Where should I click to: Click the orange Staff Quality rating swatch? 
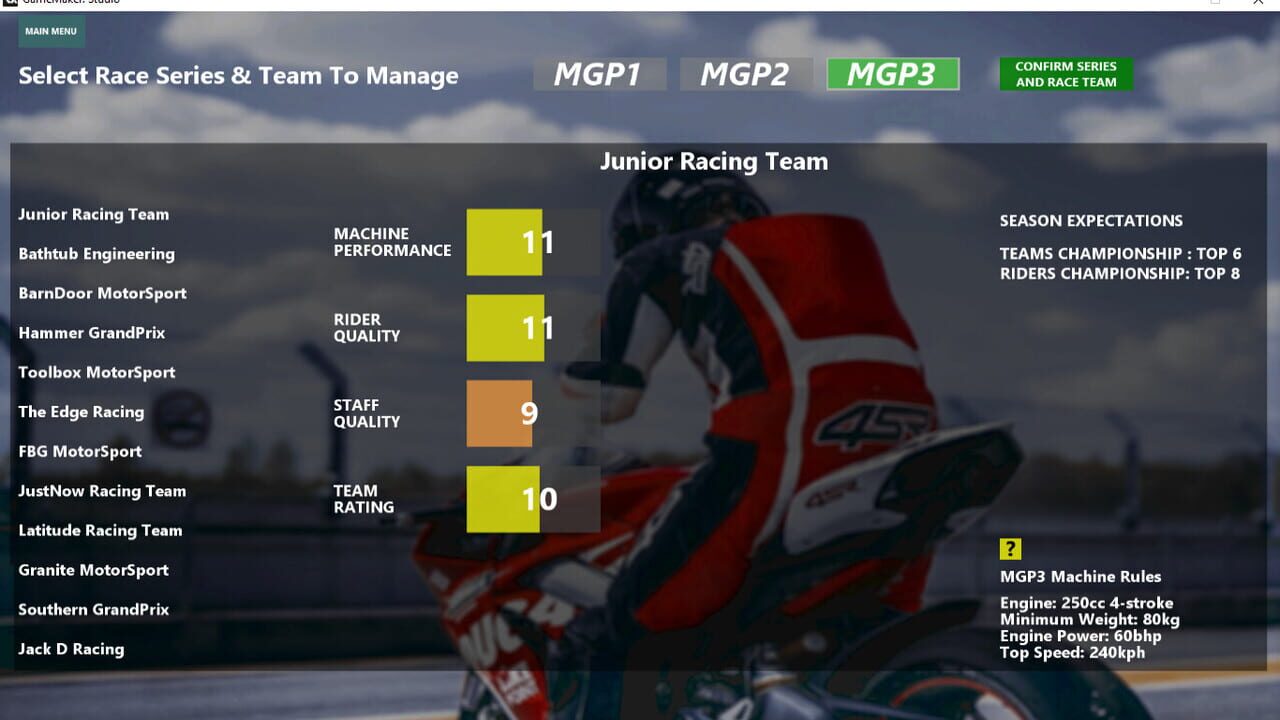[x=501, y=413]
